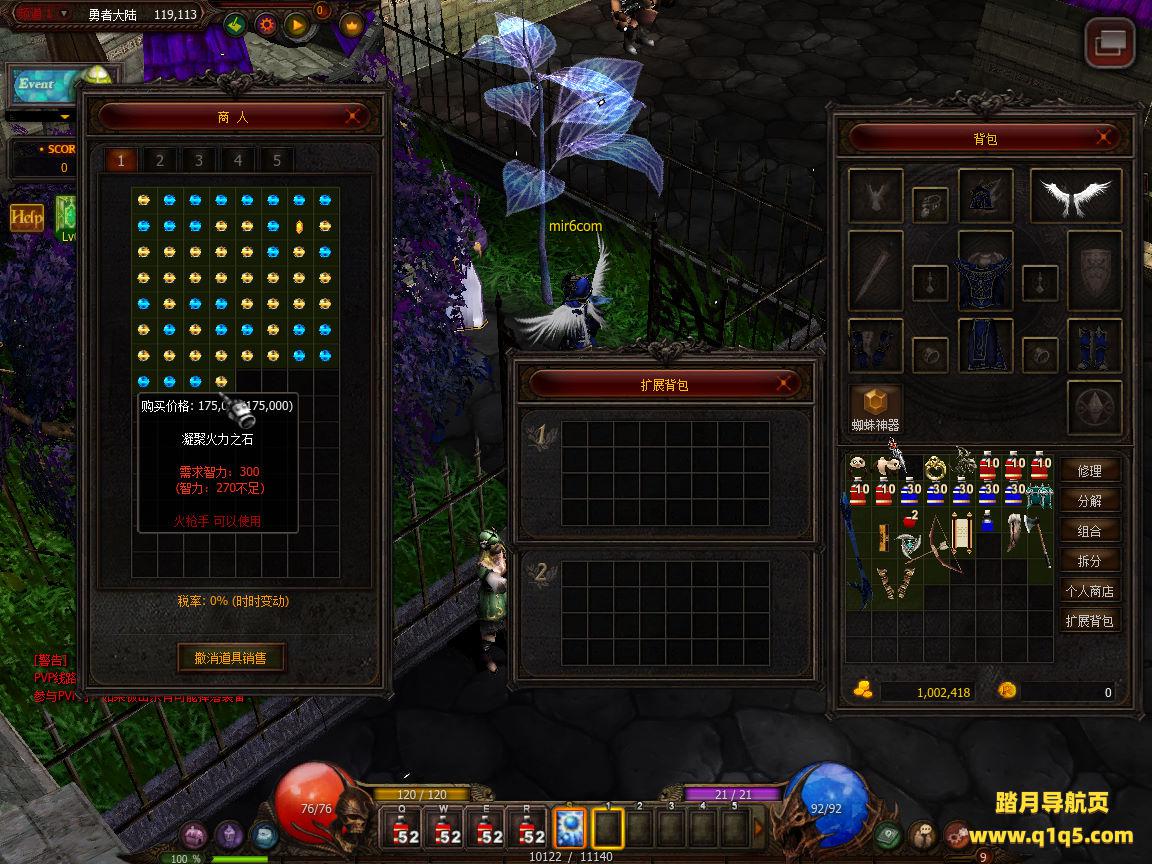Close the backpack (背包) panel
This screenshot has width=1152, height=864.
1103,138
